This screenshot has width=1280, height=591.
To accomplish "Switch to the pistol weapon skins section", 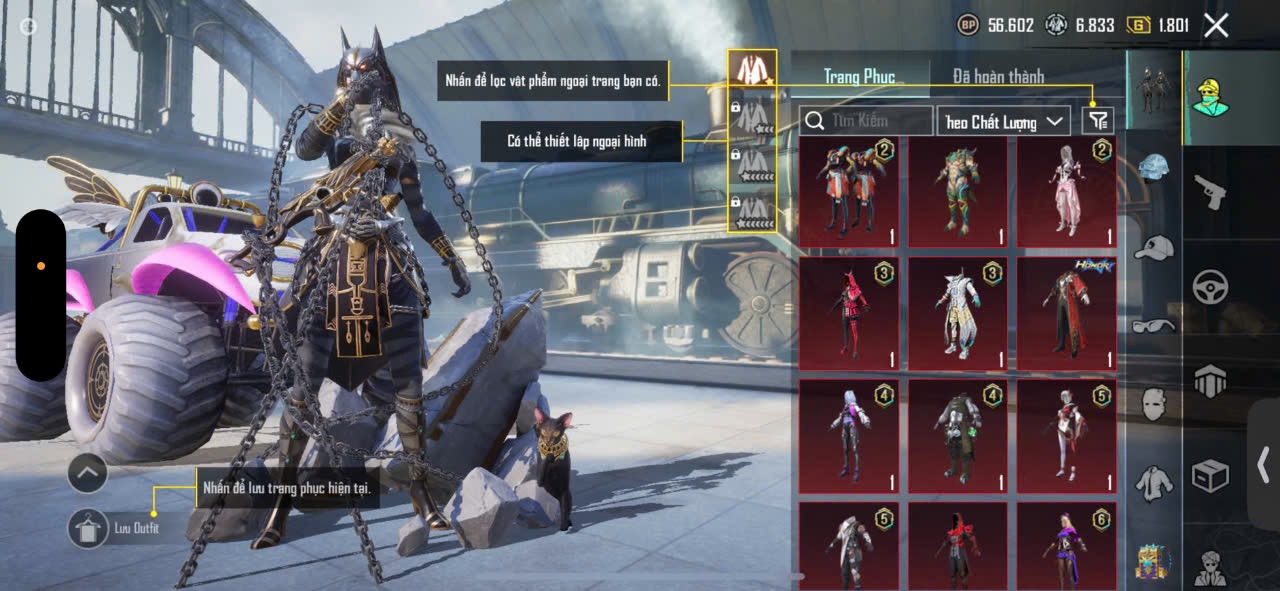I will (x=1210, y=191).
